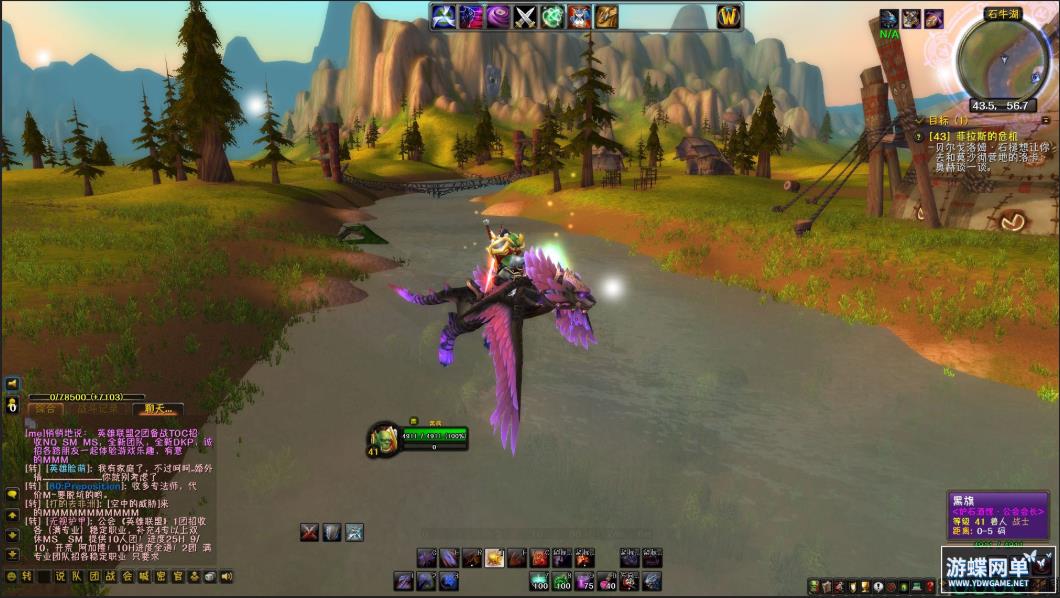Image resolution: width=1060 pixels, height=598 pixels.
Task: Choose the 密 whisper channel button
Action: (x=160, y=576)
